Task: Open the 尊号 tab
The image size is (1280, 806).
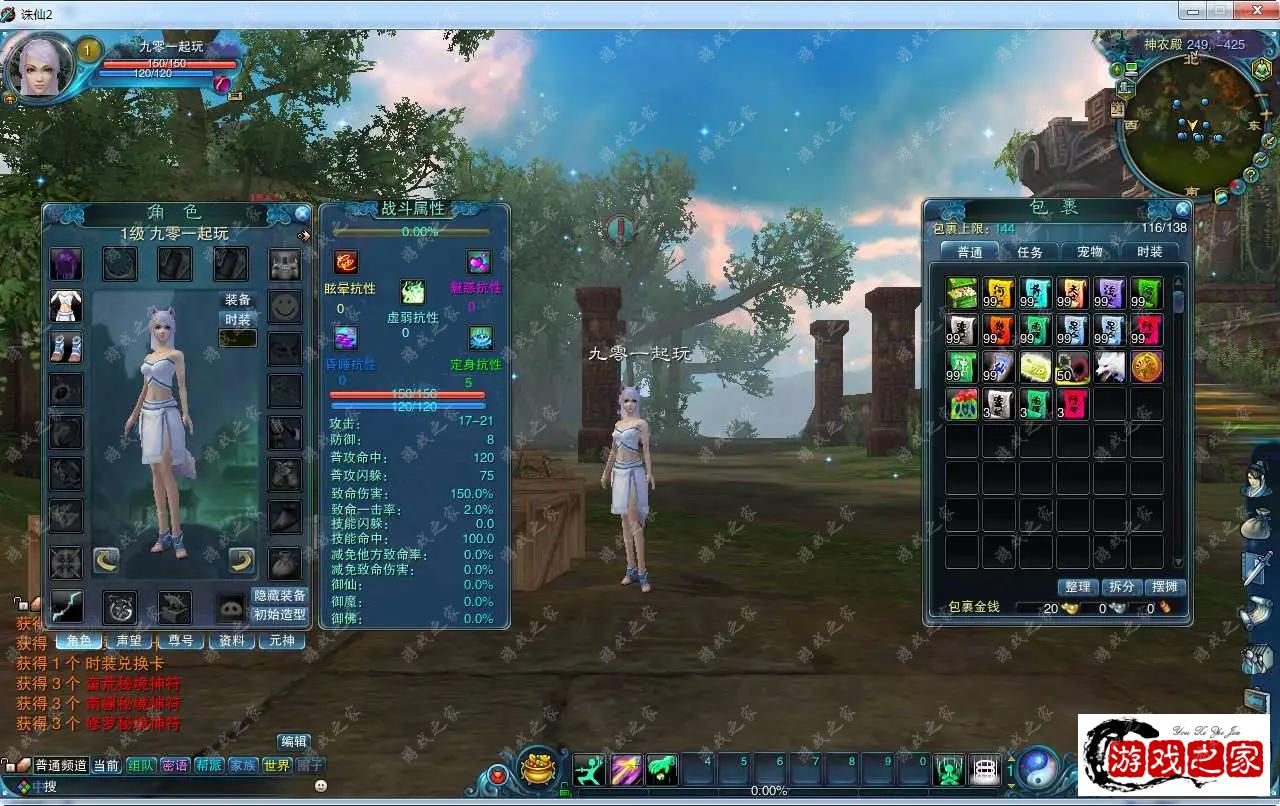Action: click(180, 640)
